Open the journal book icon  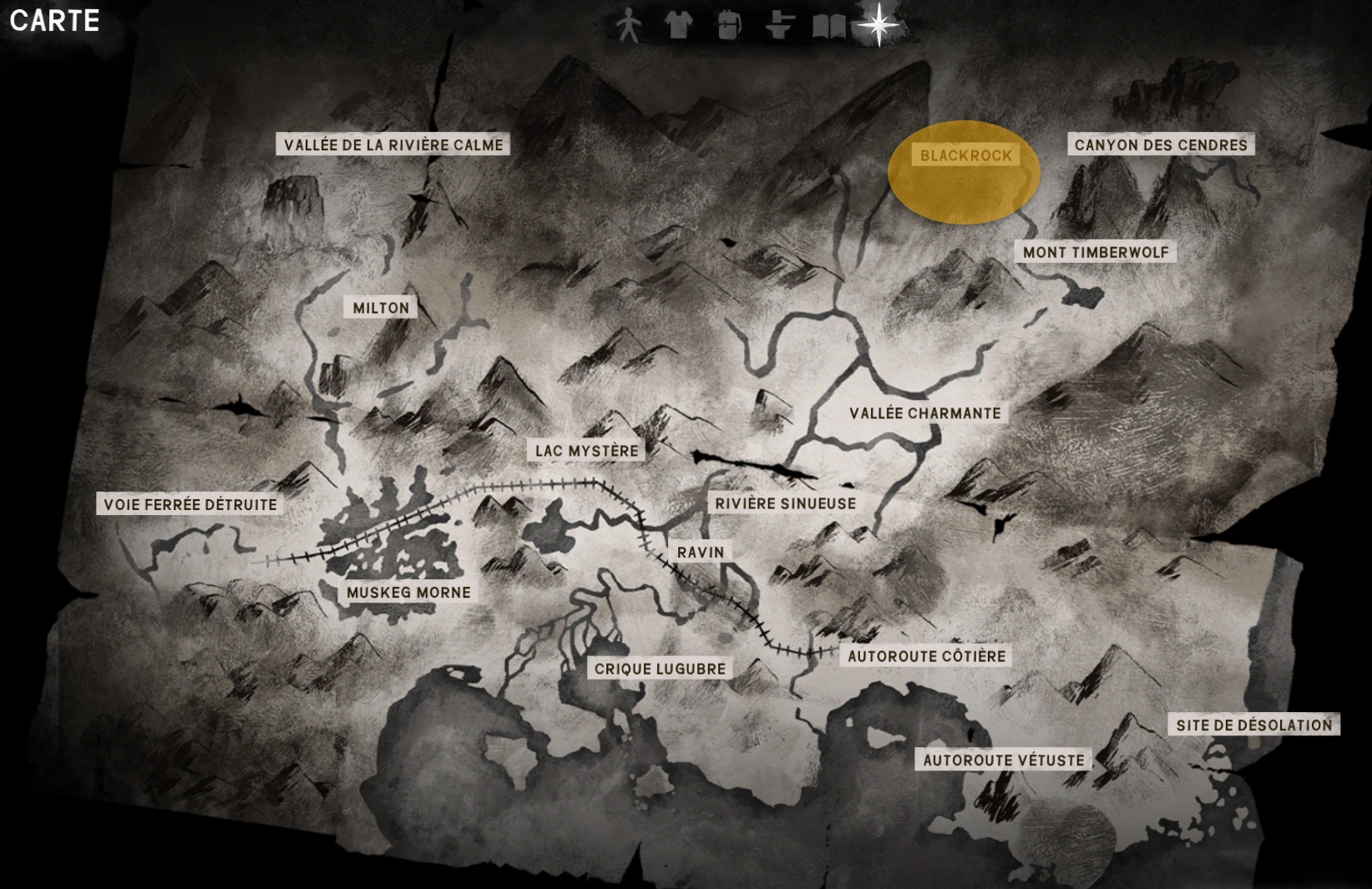(828, 26)
